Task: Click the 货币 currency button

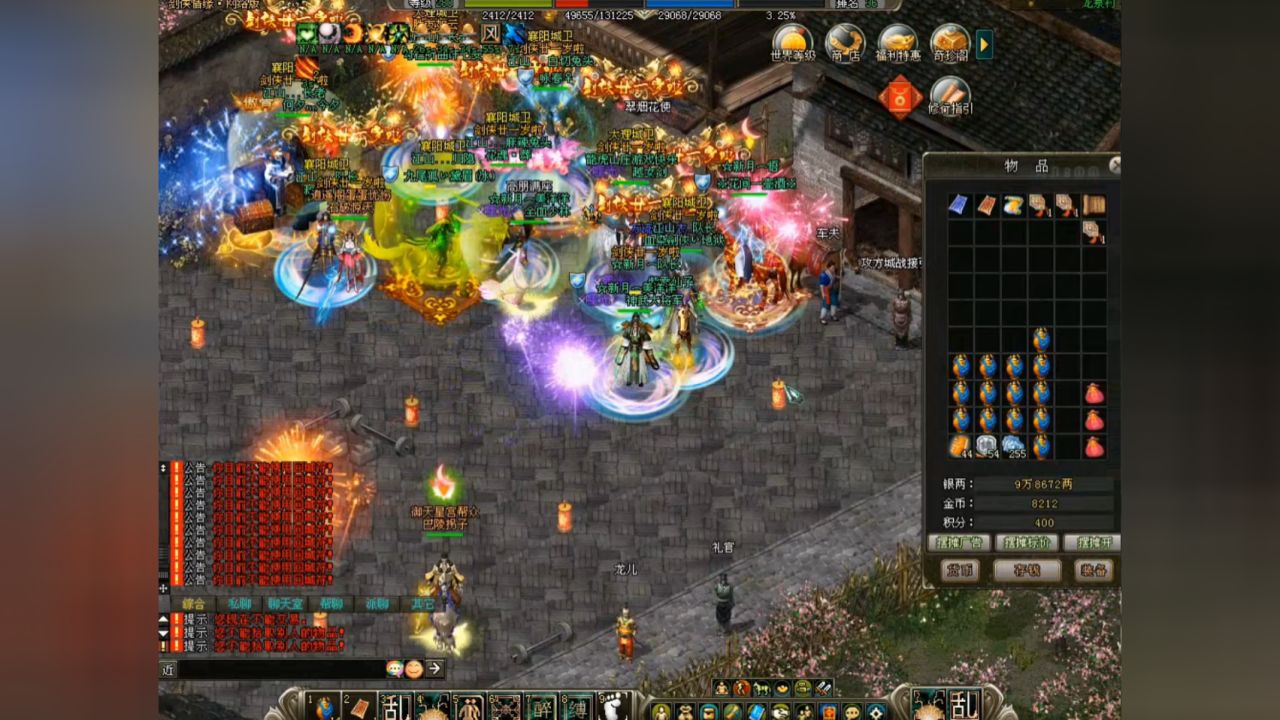Action: [x=960, y=570]
